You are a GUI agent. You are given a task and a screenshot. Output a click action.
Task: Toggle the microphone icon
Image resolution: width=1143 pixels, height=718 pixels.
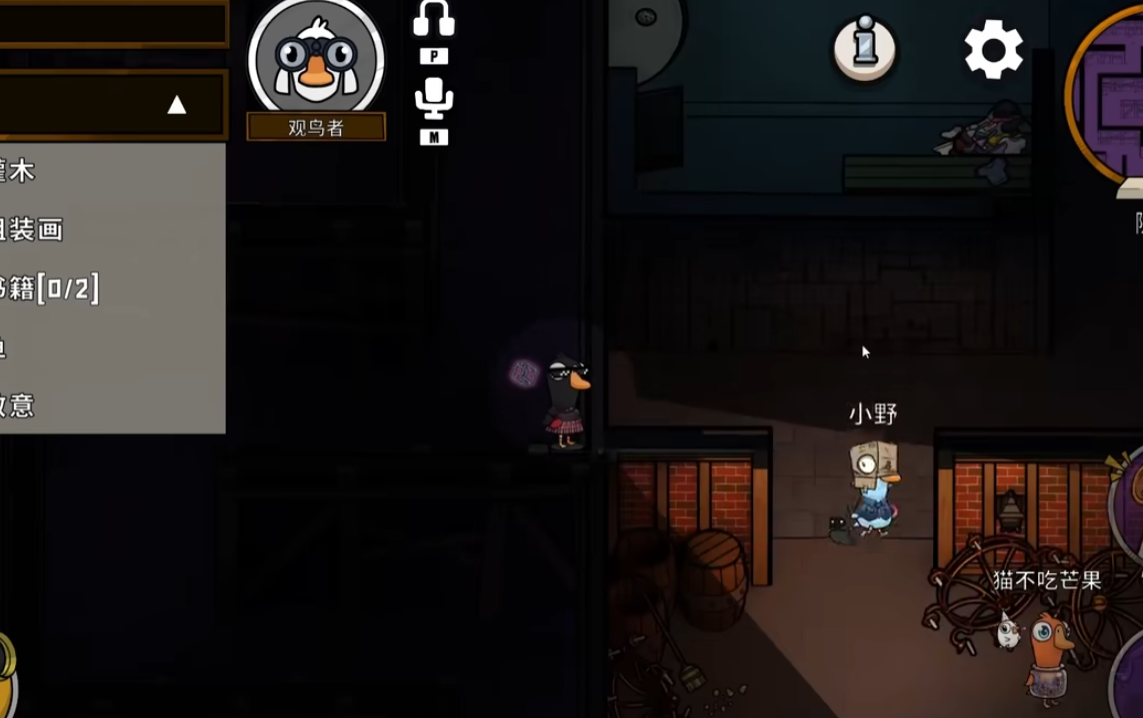(x=434, y=100)
